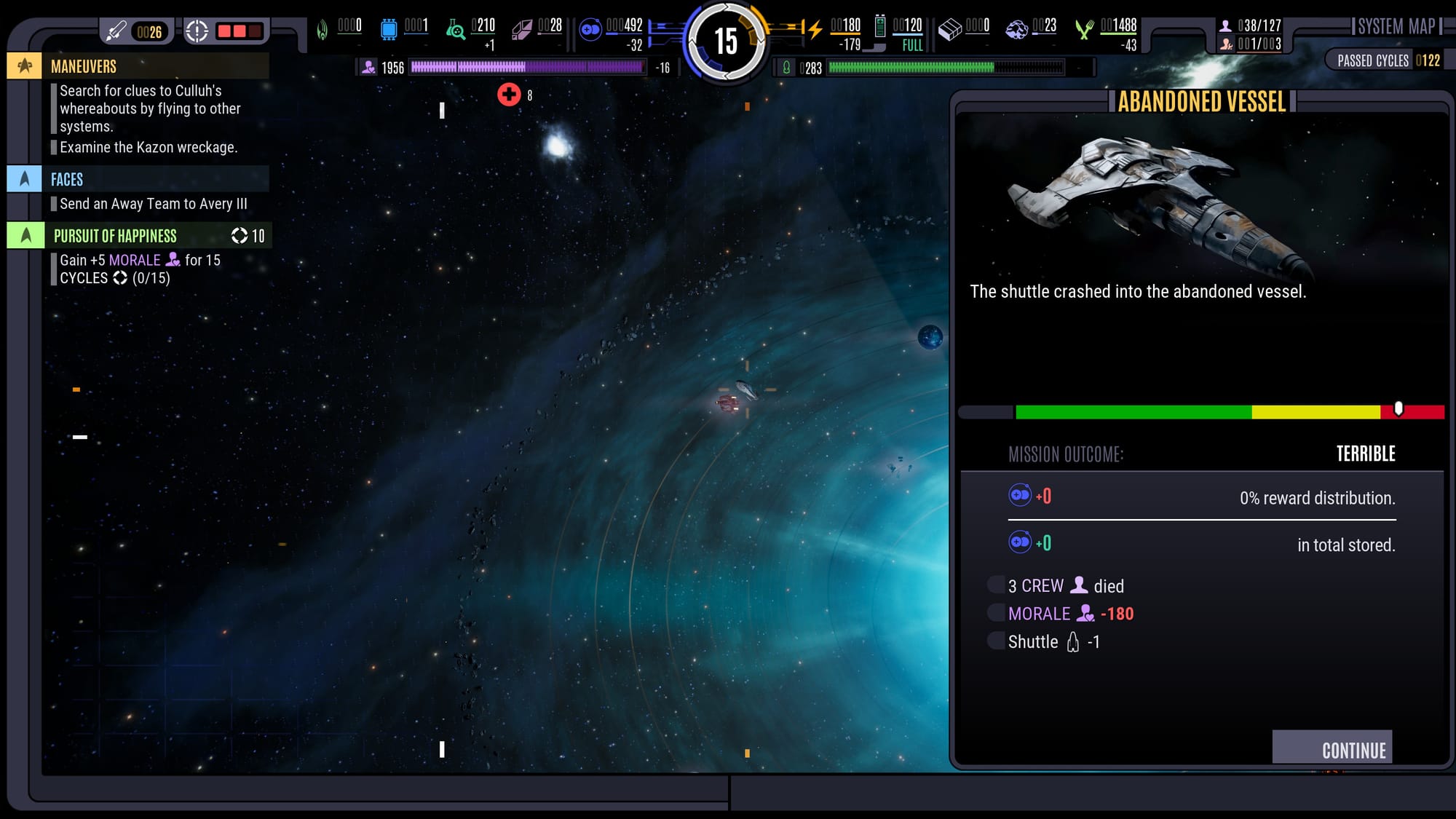
Task: Click the red alert shield status indicator
Action: coord(239,31)
